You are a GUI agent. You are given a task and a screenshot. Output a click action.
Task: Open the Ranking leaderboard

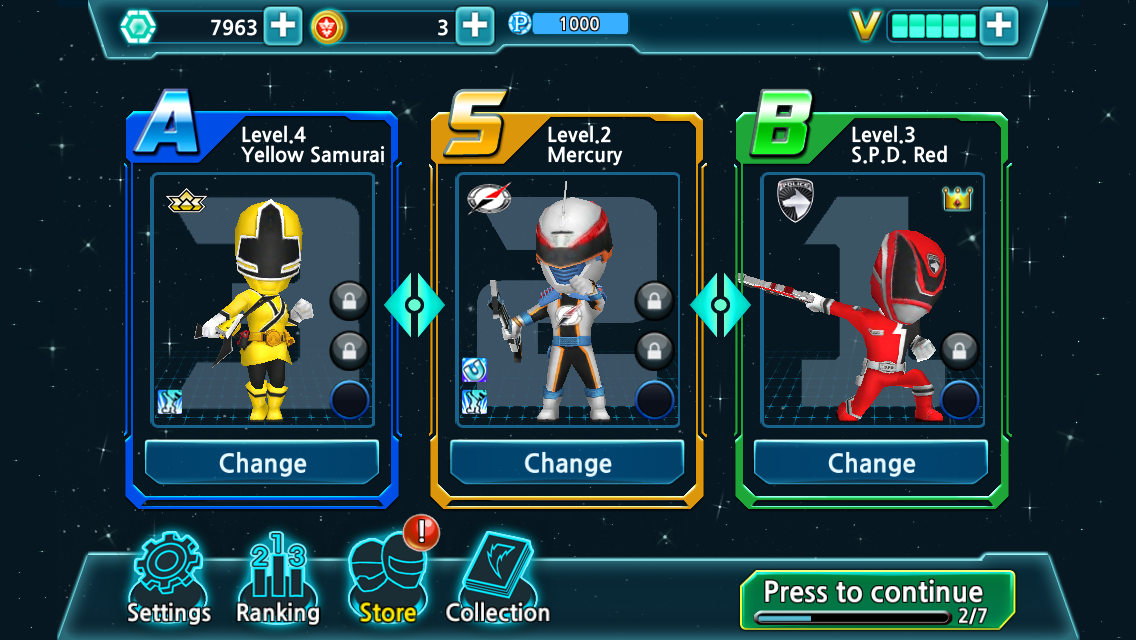[277, 580]
